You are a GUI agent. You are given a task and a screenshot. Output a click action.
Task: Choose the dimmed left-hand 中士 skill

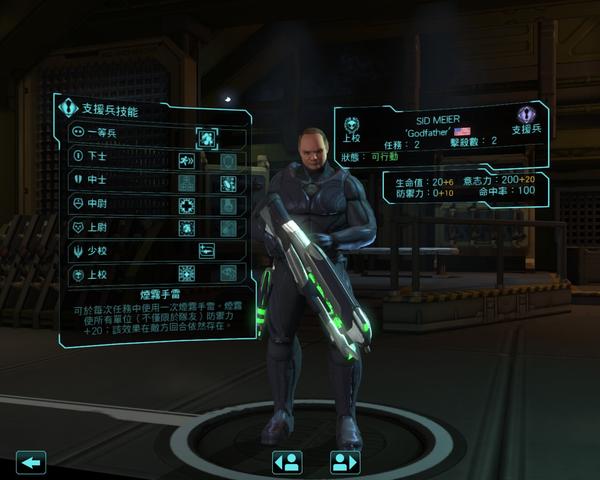pos(186,183)
